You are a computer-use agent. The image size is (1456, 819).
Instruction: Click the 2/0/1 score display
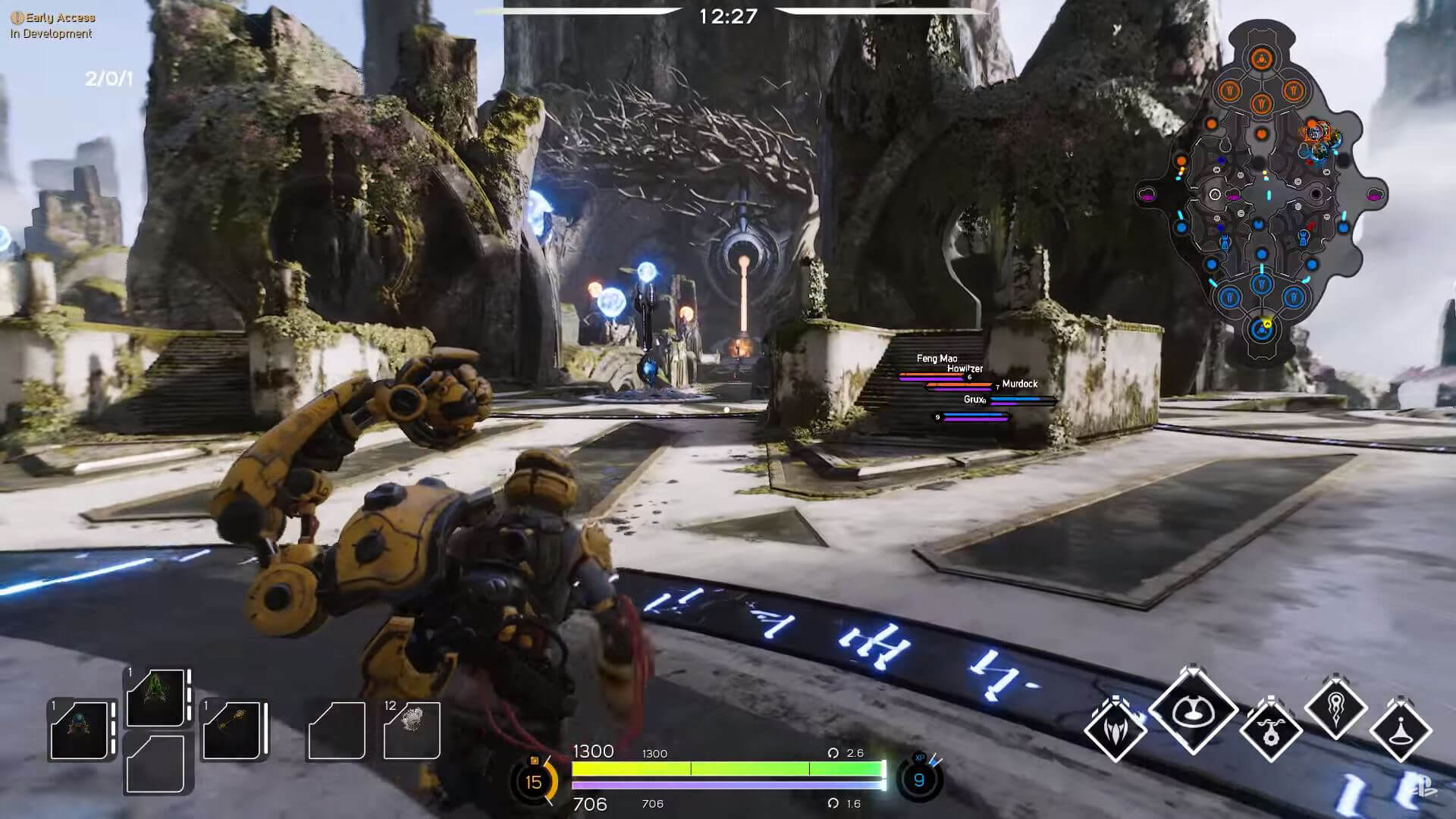(108, 78)
